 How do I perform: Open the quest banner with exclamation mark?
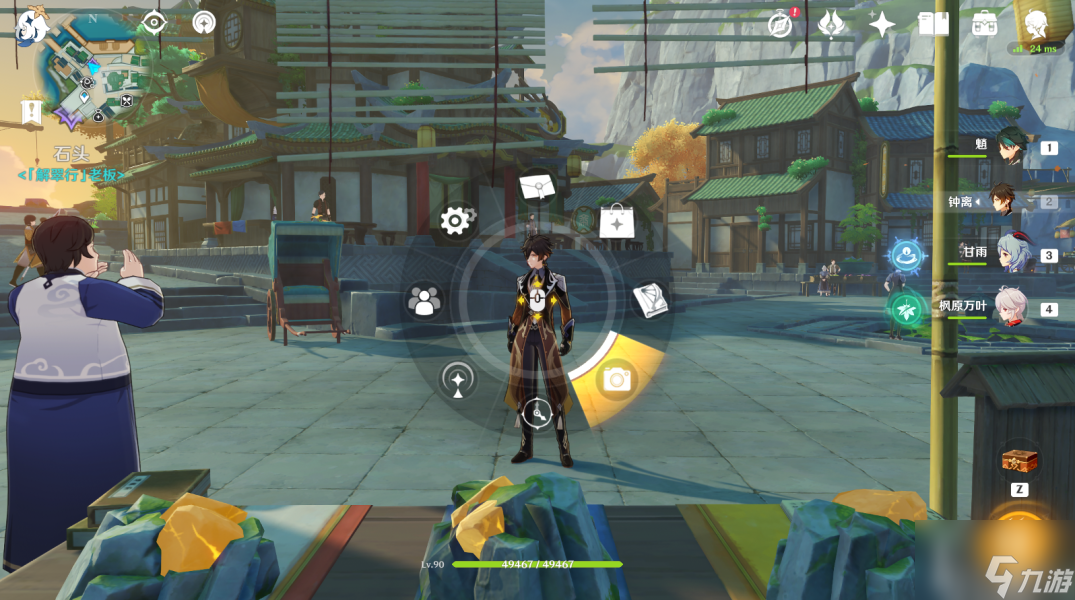click(x=33, y=111)
